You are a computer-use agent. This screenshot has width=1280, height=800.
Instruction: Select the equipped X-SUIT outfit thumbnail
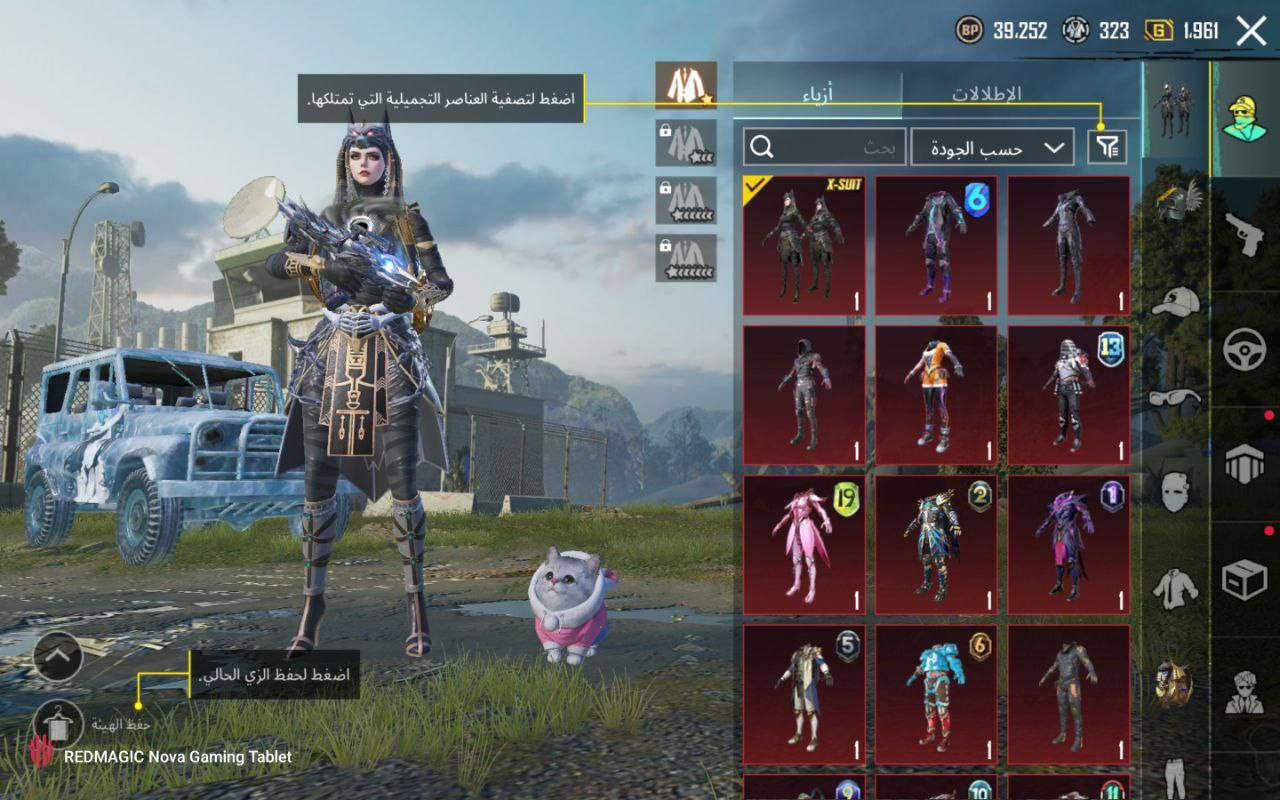click(804, 245)
